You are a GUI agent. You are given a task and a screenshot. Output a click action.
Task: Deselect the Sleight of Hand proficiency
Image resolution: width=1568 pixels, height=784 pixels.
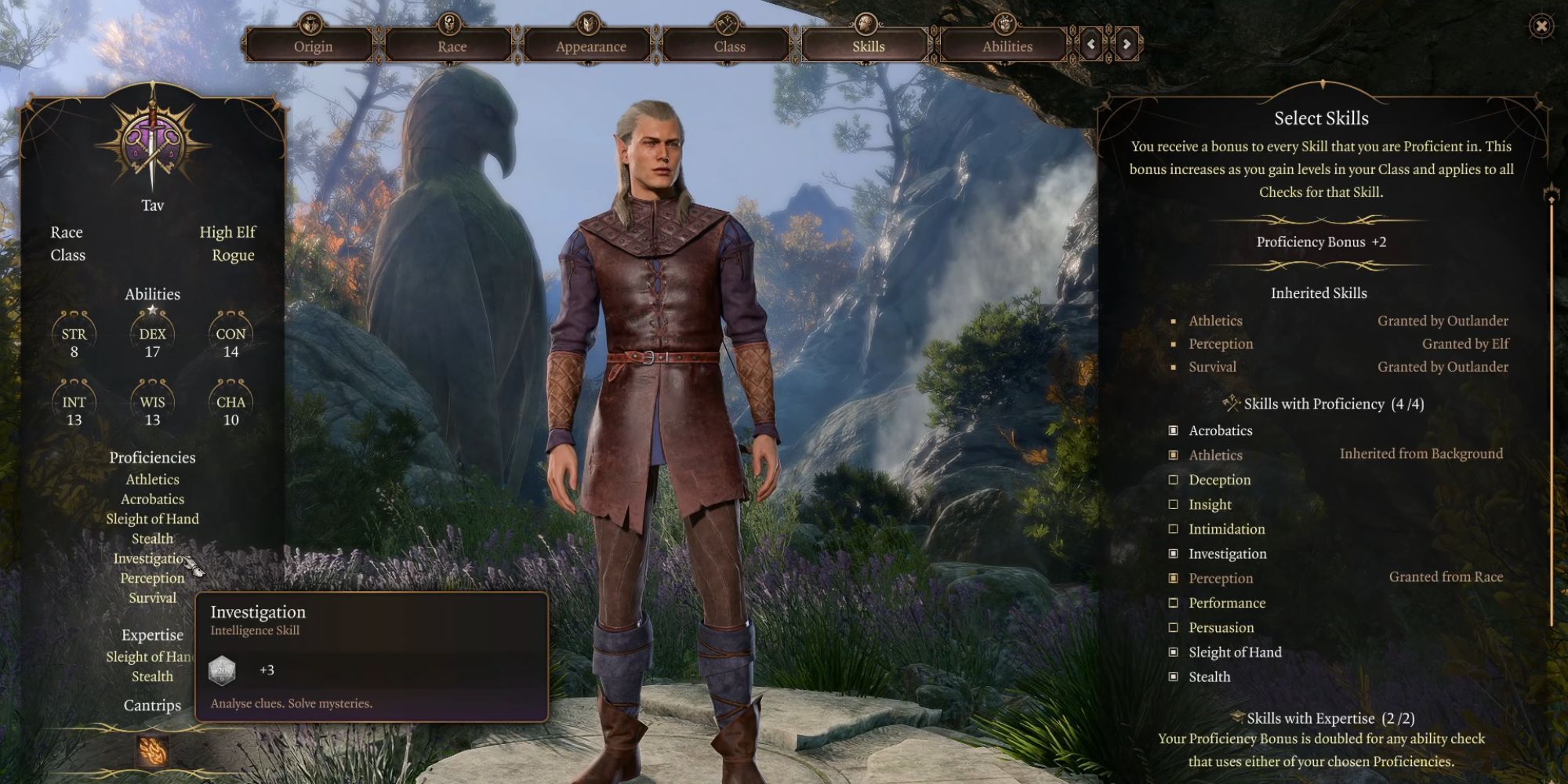click(x=1174, y=652)
